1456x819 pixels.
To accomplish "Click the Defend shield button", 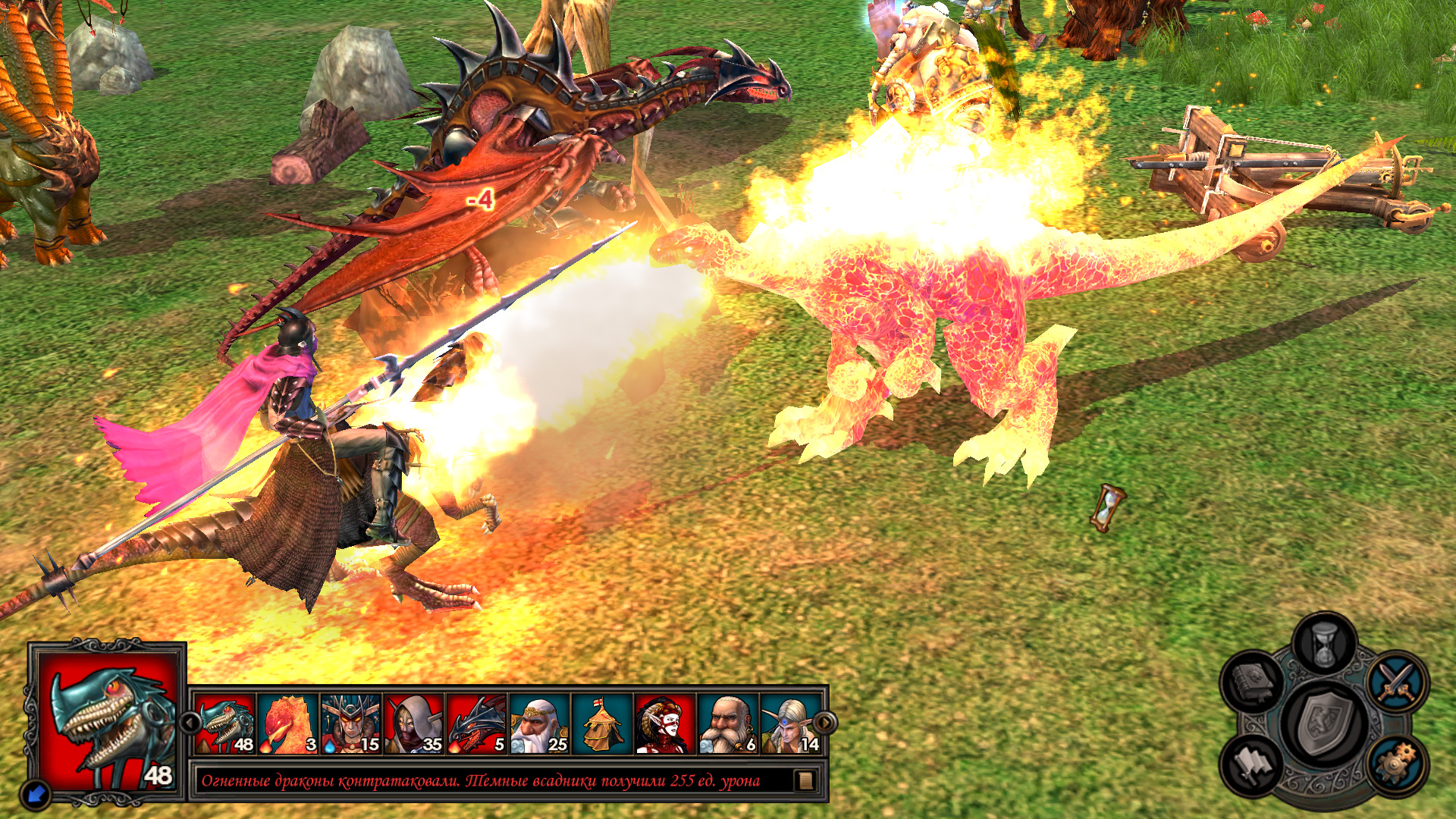I will (1325, 723).
